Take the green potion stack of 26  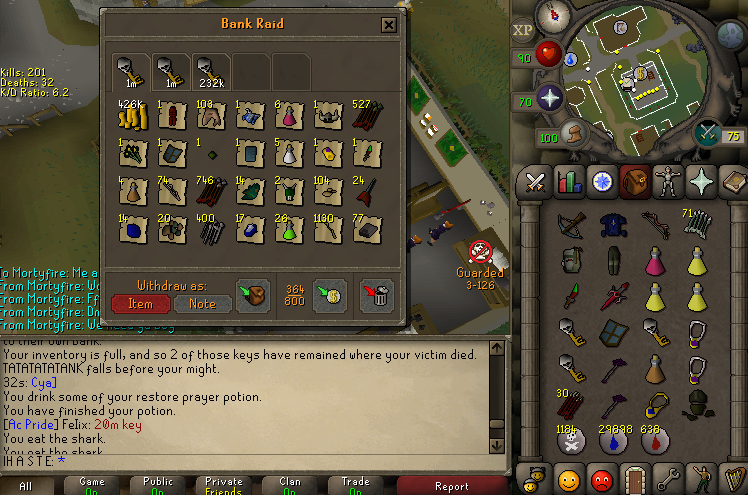click(288, 231)
